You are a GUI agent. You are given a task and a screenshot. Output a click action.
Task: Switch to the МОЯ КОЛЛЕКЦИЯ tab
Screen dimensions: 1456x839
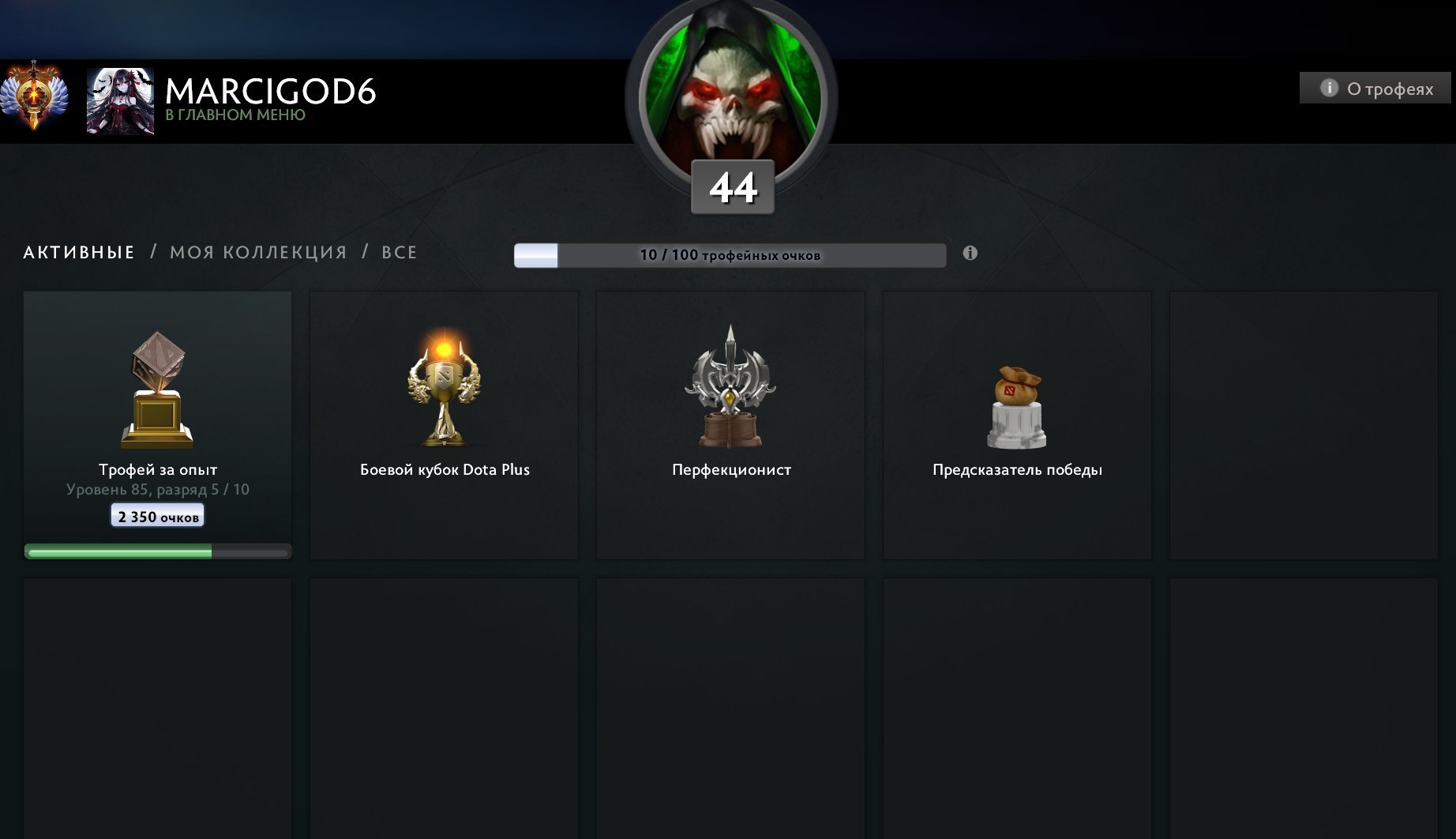(257, 251)
